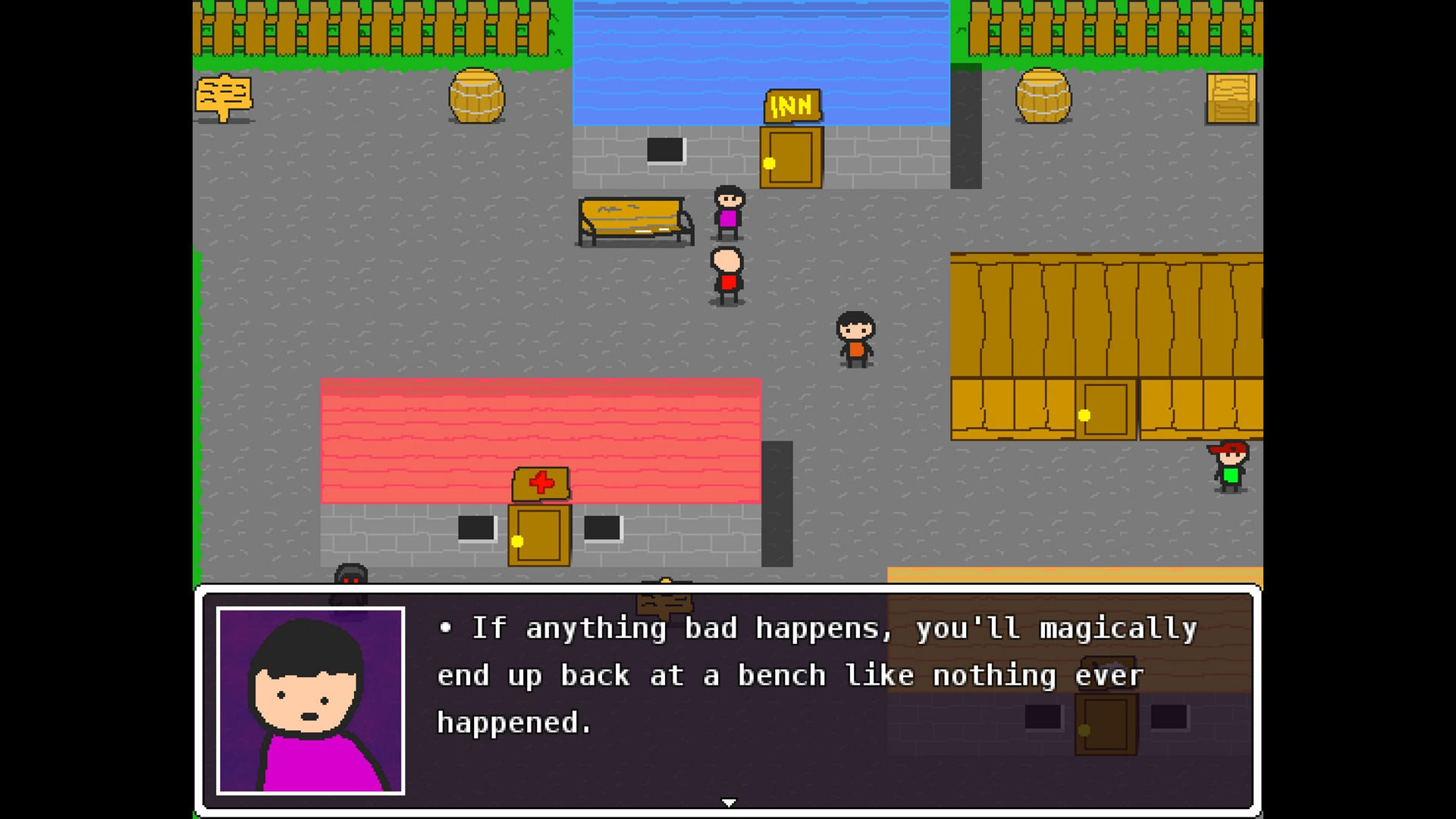Click the wooden signpost near the fence

click(224, 96)
